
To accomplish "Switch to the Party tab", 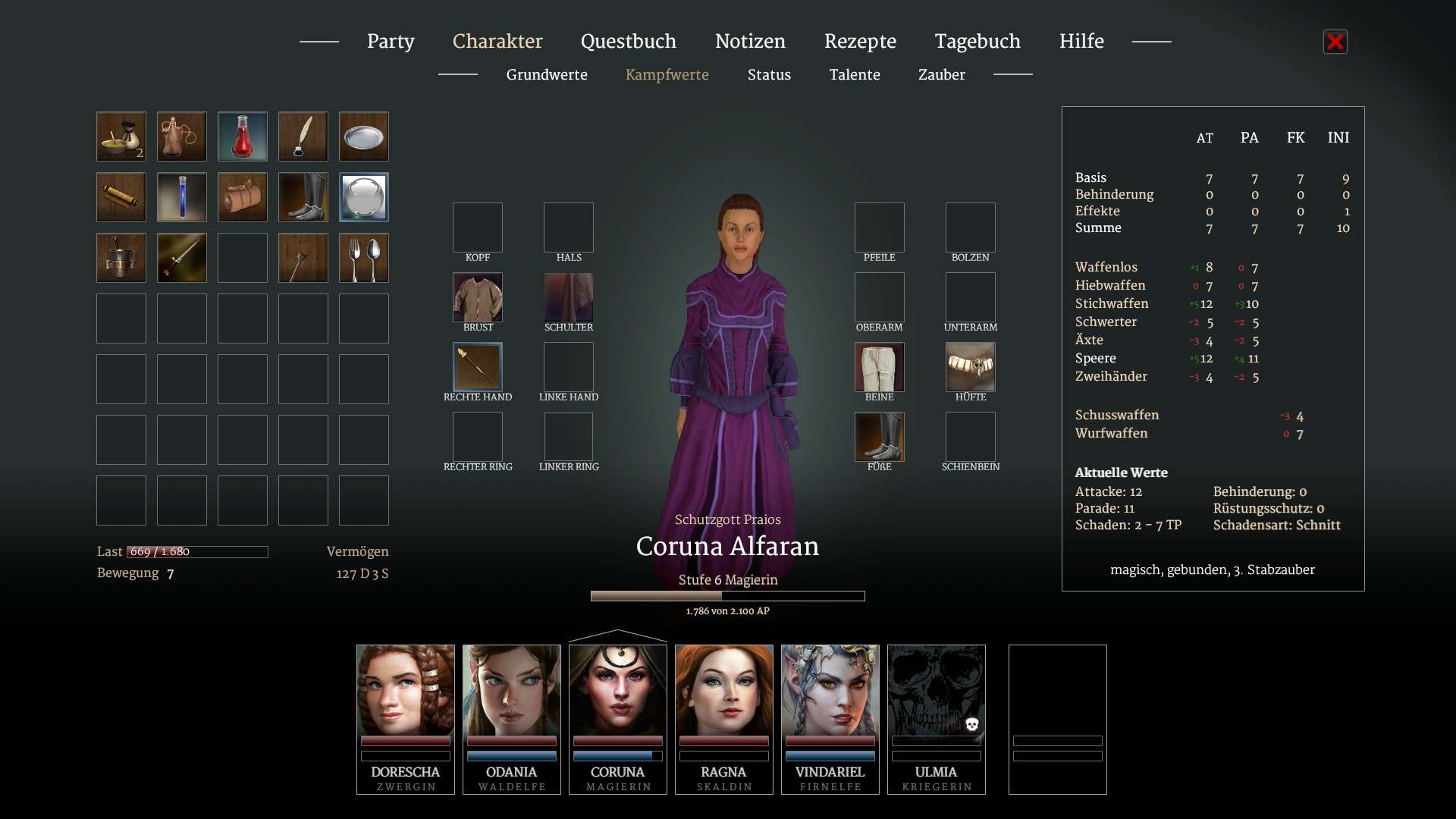I will coord(391,41).
